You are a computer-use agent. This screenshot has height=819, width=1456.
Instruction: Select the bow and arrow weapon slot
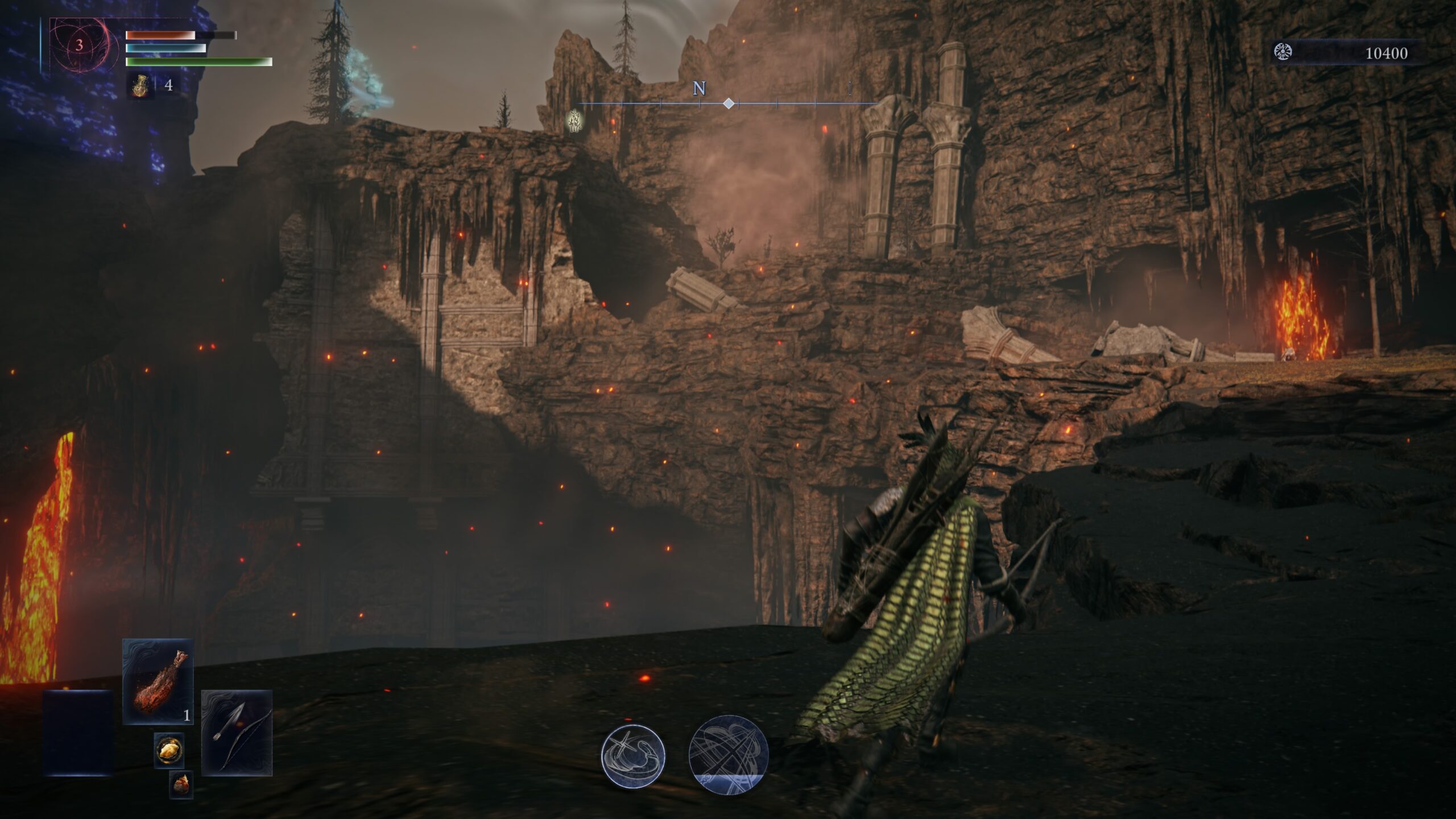237,733
